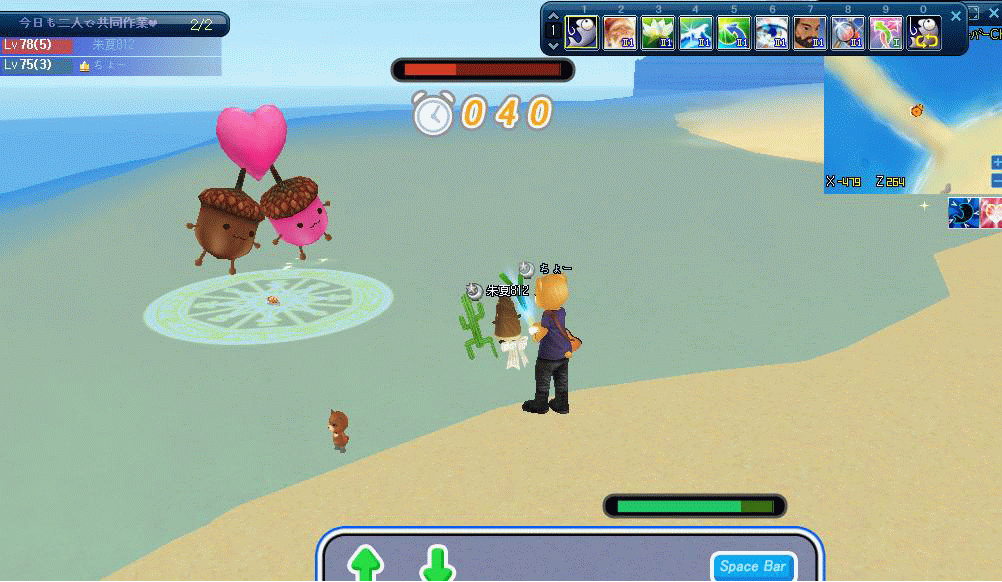Select party member 朱夏812 at Lv 78
This screenshot has height=582, width=1002.
[x=110, y=45]
